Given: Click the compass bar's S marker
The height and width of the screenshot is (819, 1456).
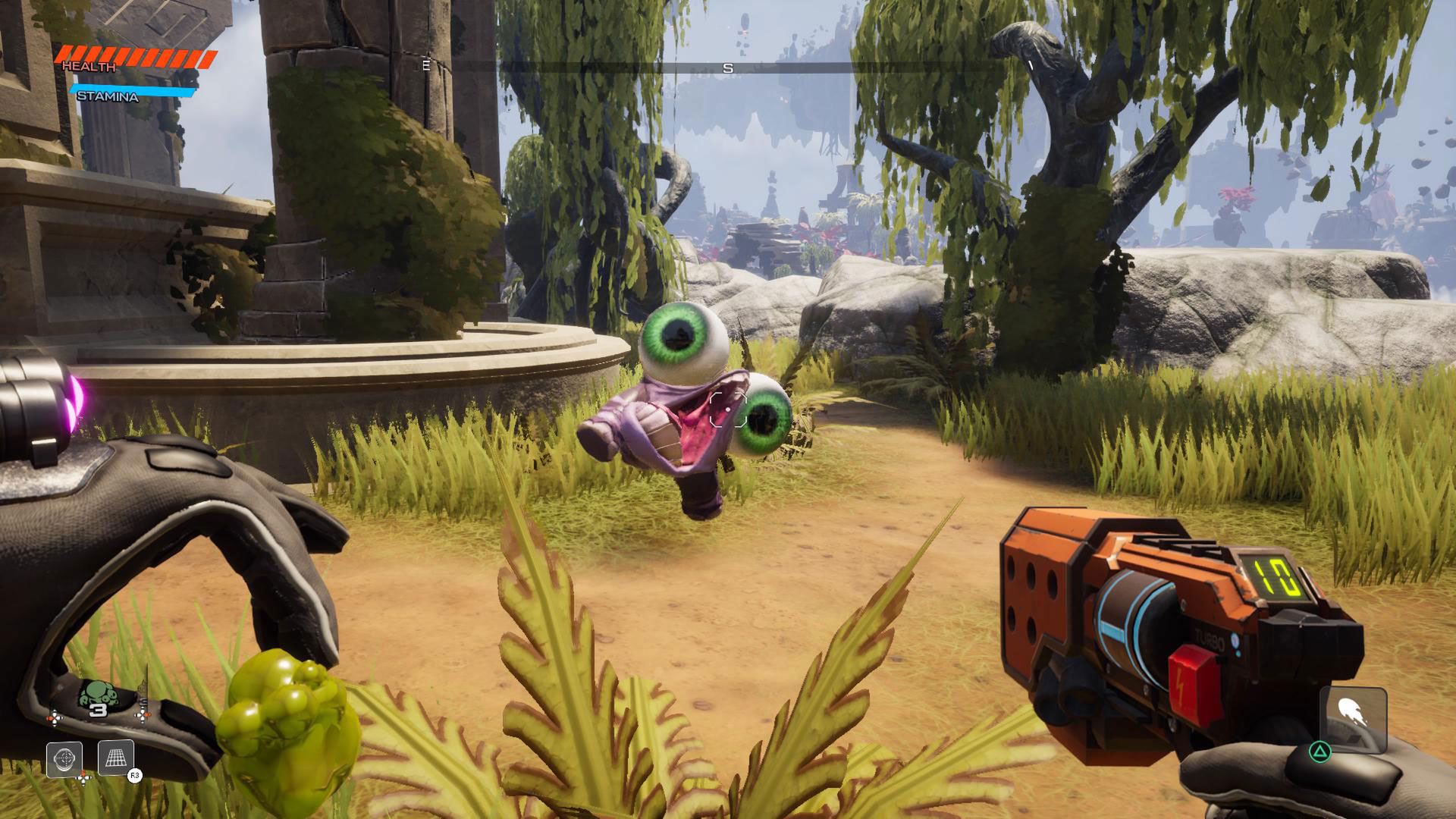Looking at the screenshot, I should [x=728, y=68].
